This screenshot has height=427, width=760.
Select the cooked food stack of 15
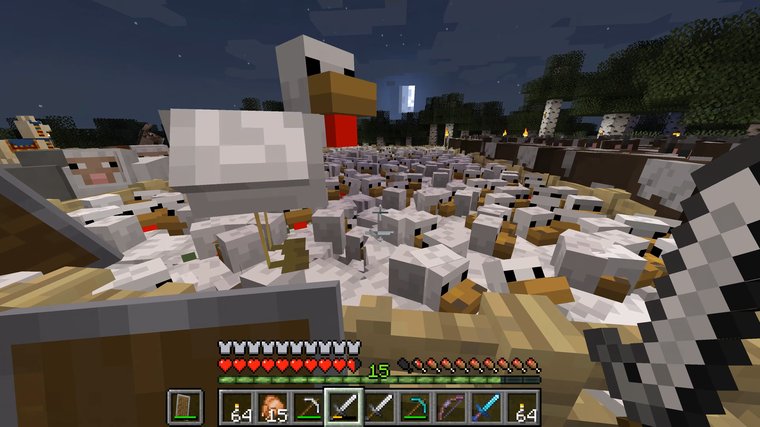point(272,406)
